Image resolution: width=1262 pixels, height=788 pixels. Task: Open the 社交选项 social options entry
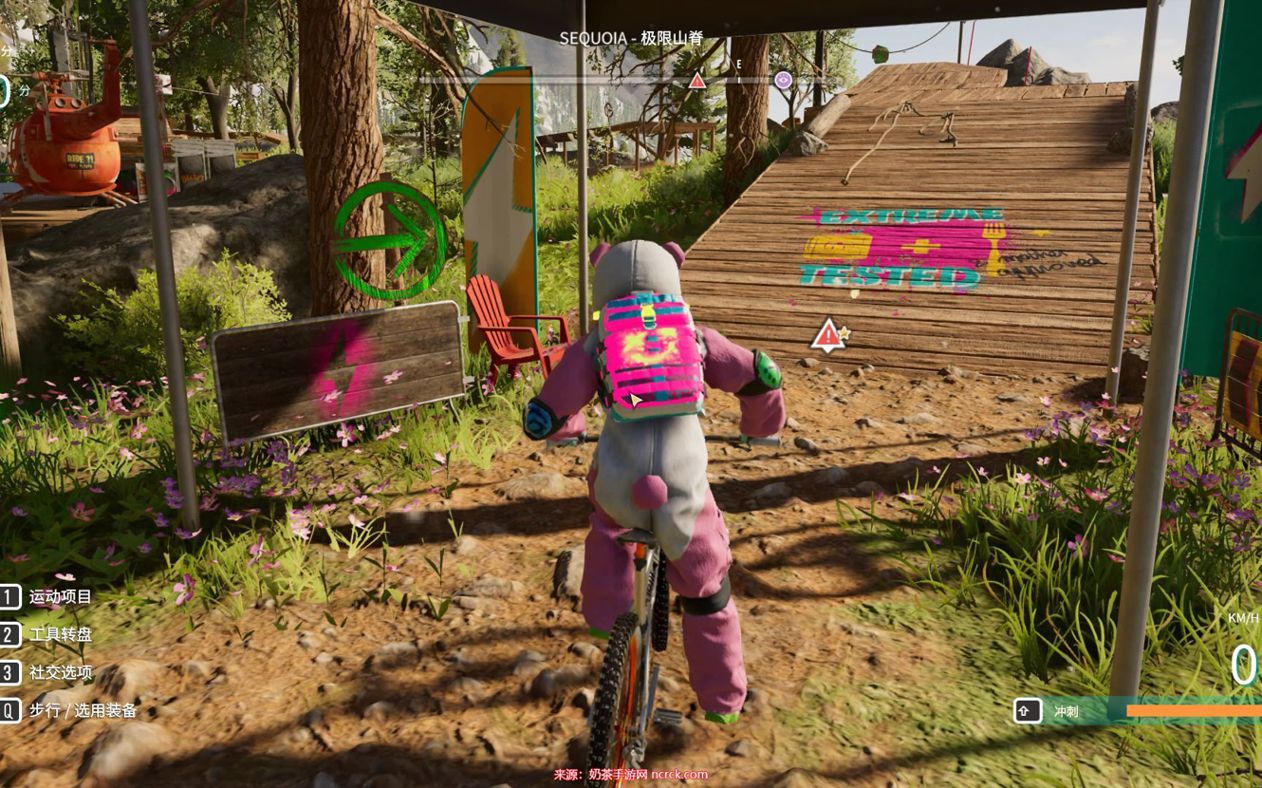[60, 672]
